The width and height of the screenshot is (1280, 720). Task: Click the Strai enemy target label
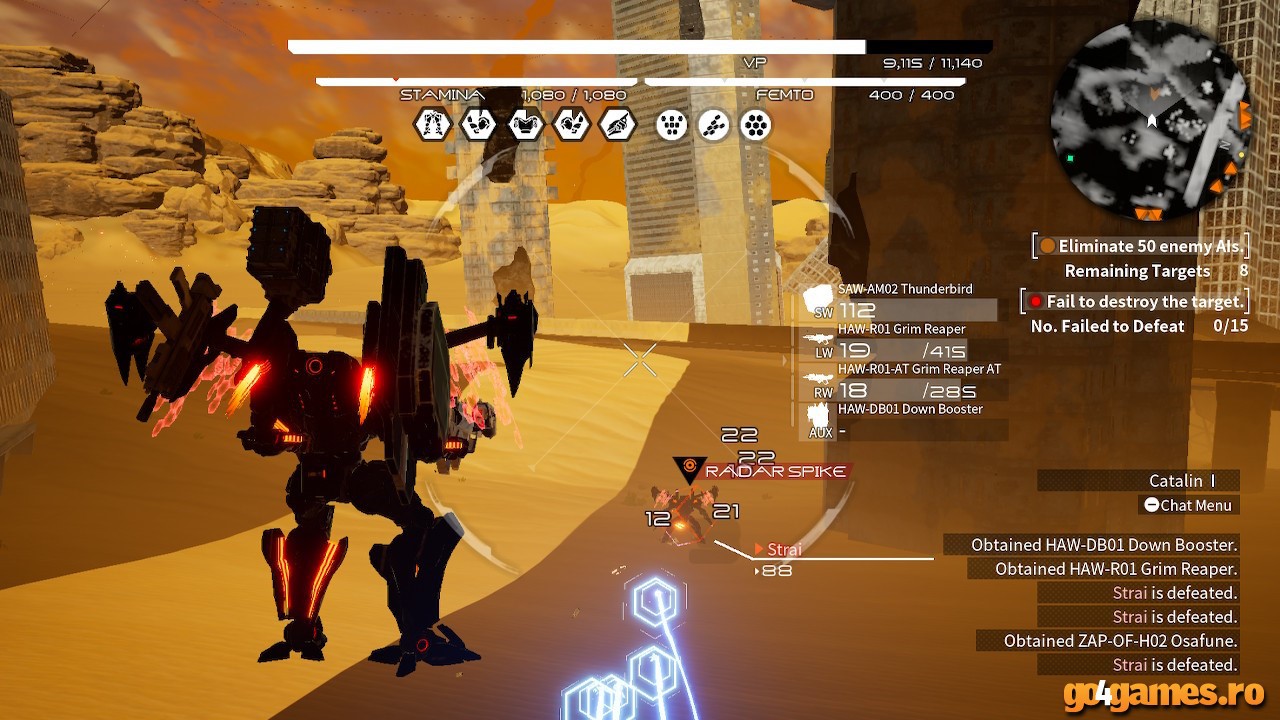click(783, 549)
